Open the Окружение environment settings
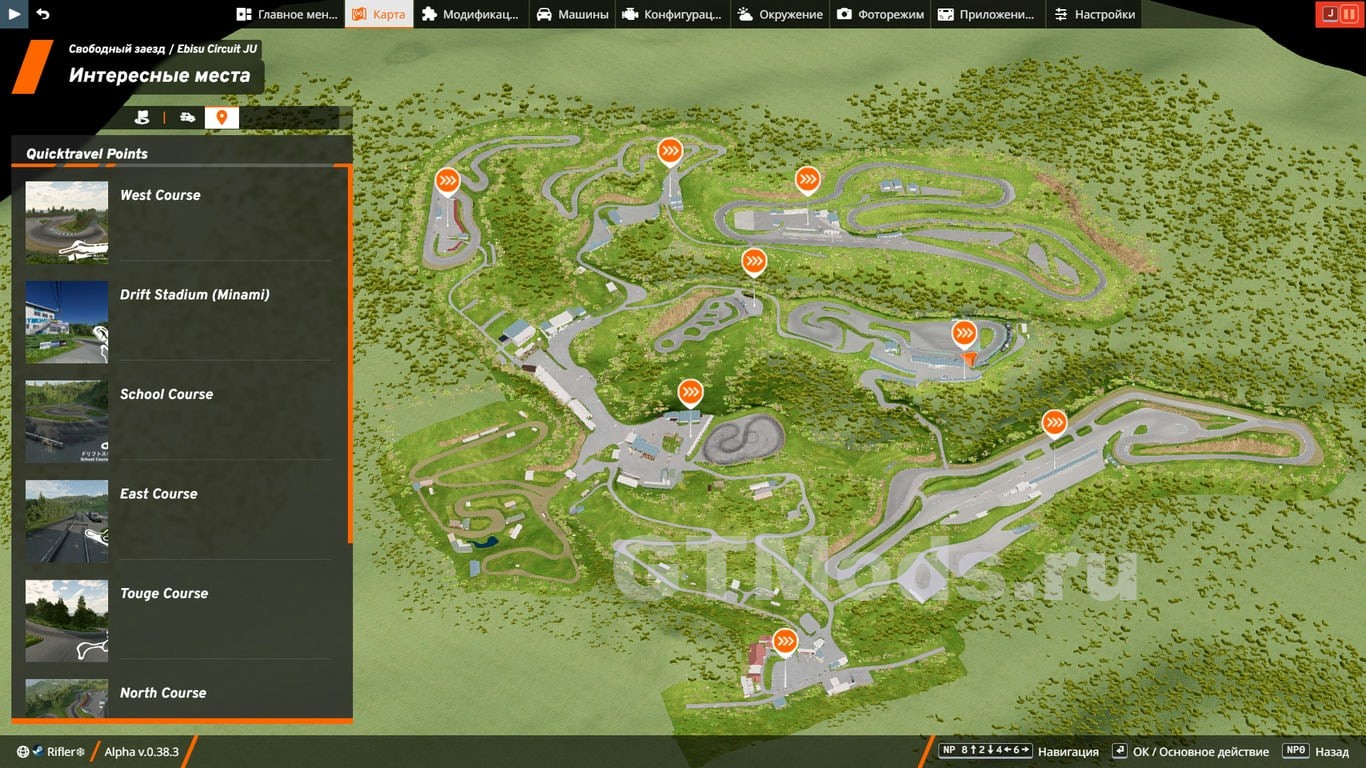This screenshot has height=768, width=1366. pyautogui.click(x=780, y=14)
